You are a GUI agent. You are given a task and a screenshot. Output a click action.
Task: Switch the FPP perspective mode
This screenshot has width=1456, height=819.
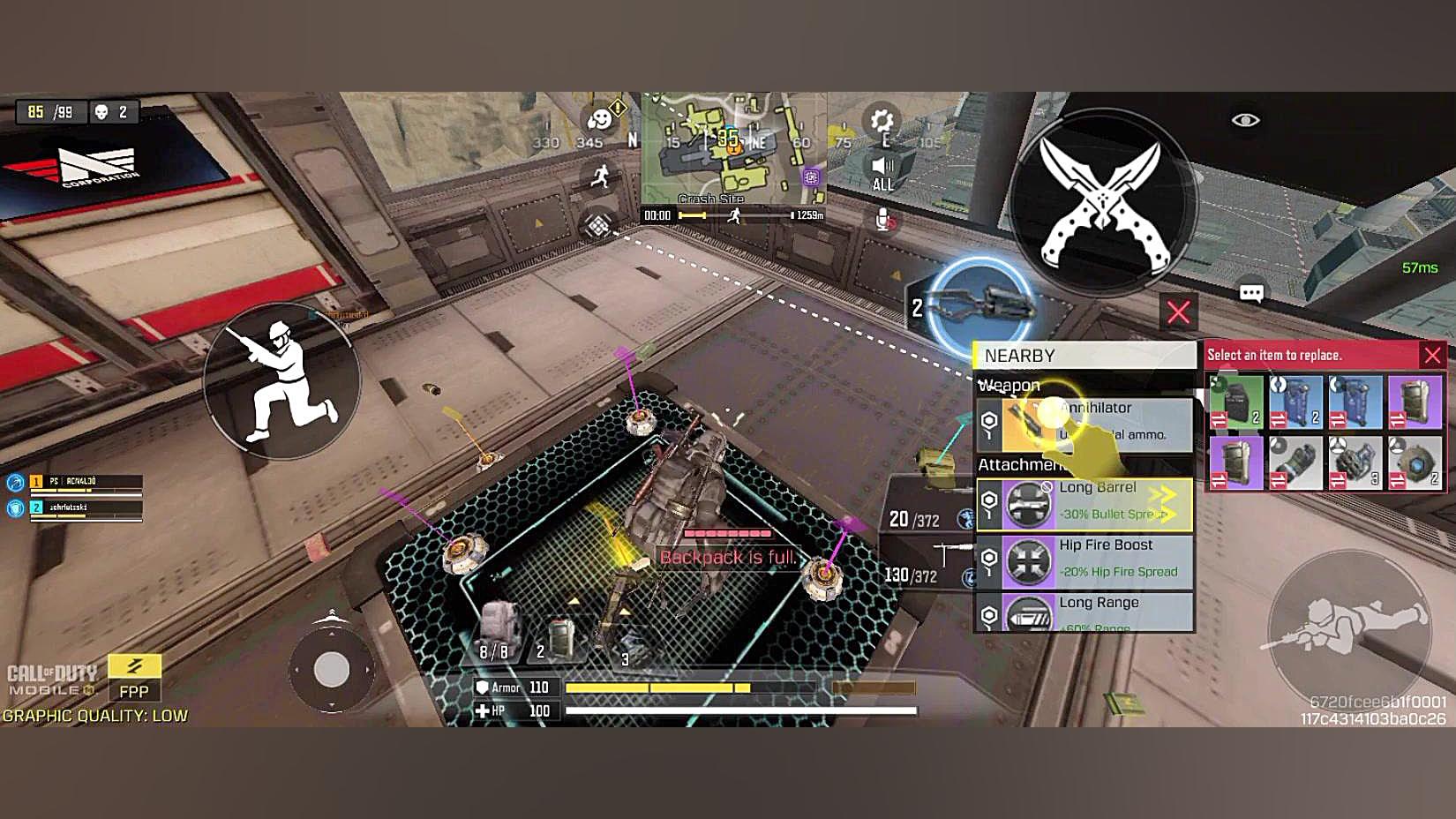[134, 677]
